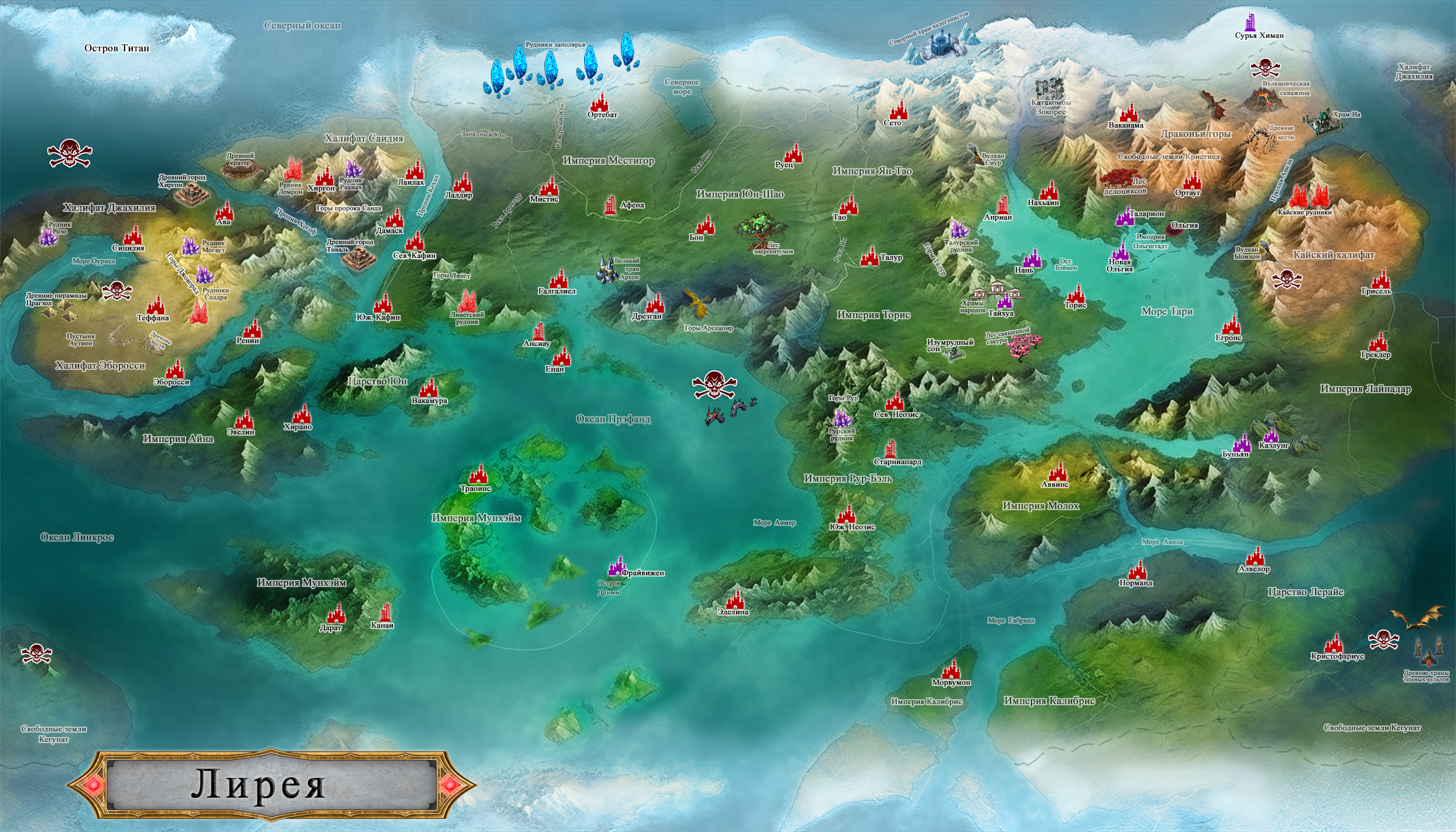Pick the Бон city marker
The height and width of the screenshot is (832, 1456).
click(705, 224)
